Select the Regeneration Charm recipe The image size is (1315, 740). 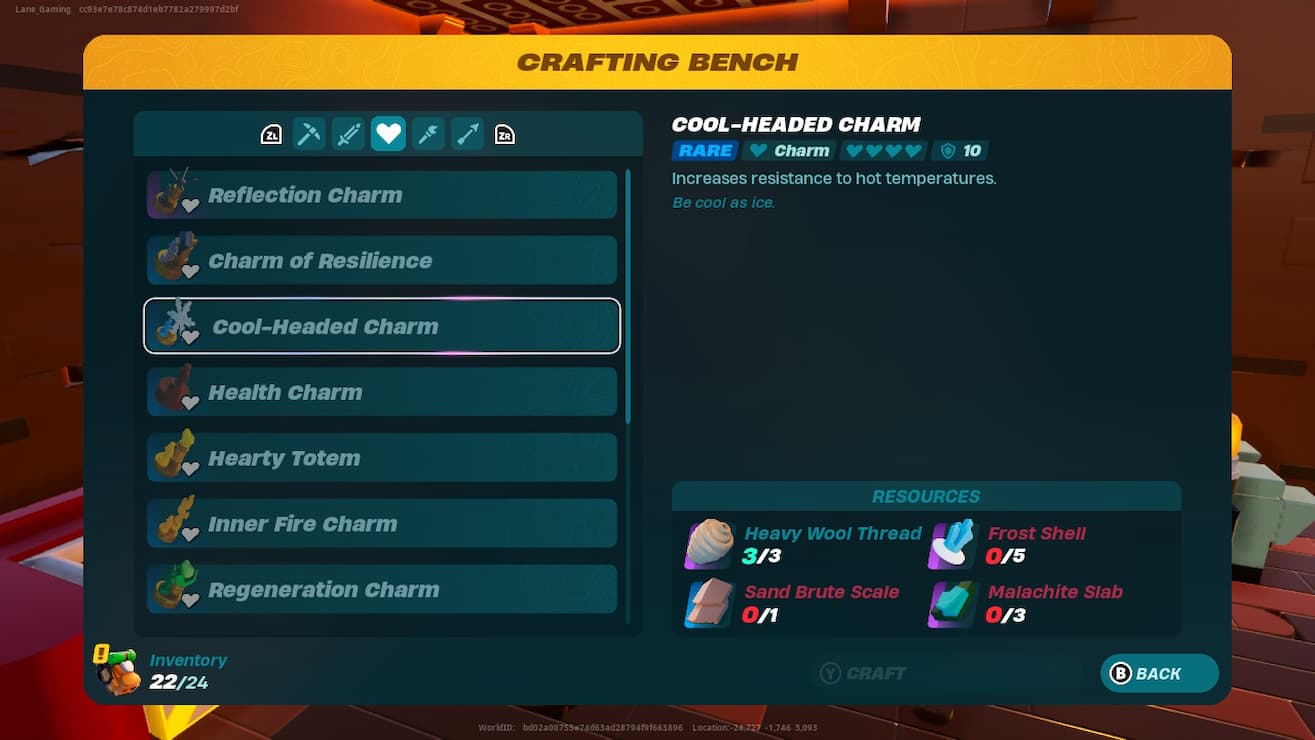coord(381,589)
